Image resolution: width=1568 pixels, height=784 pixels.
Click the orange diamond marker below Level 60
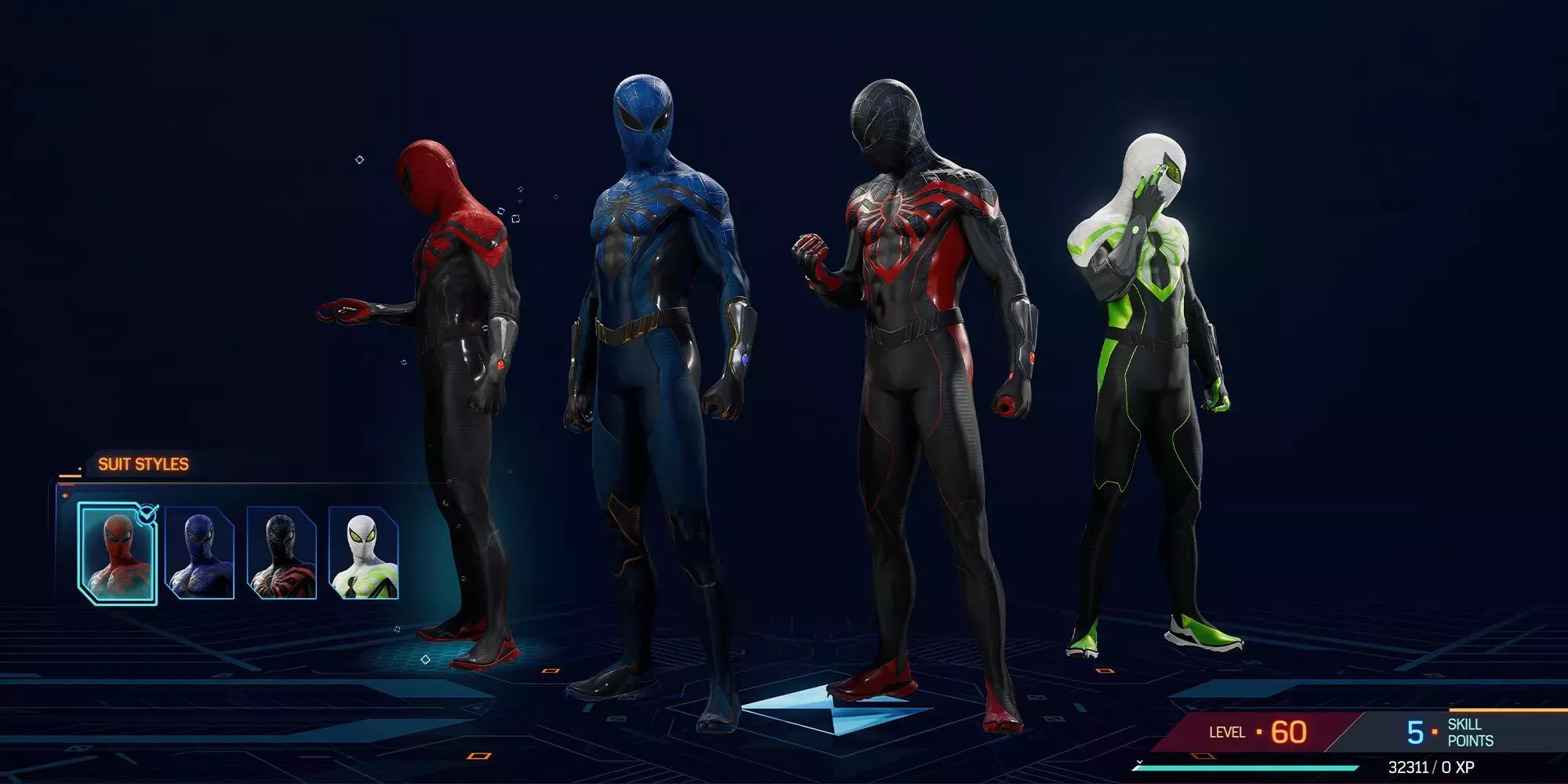click(1203, 756)
